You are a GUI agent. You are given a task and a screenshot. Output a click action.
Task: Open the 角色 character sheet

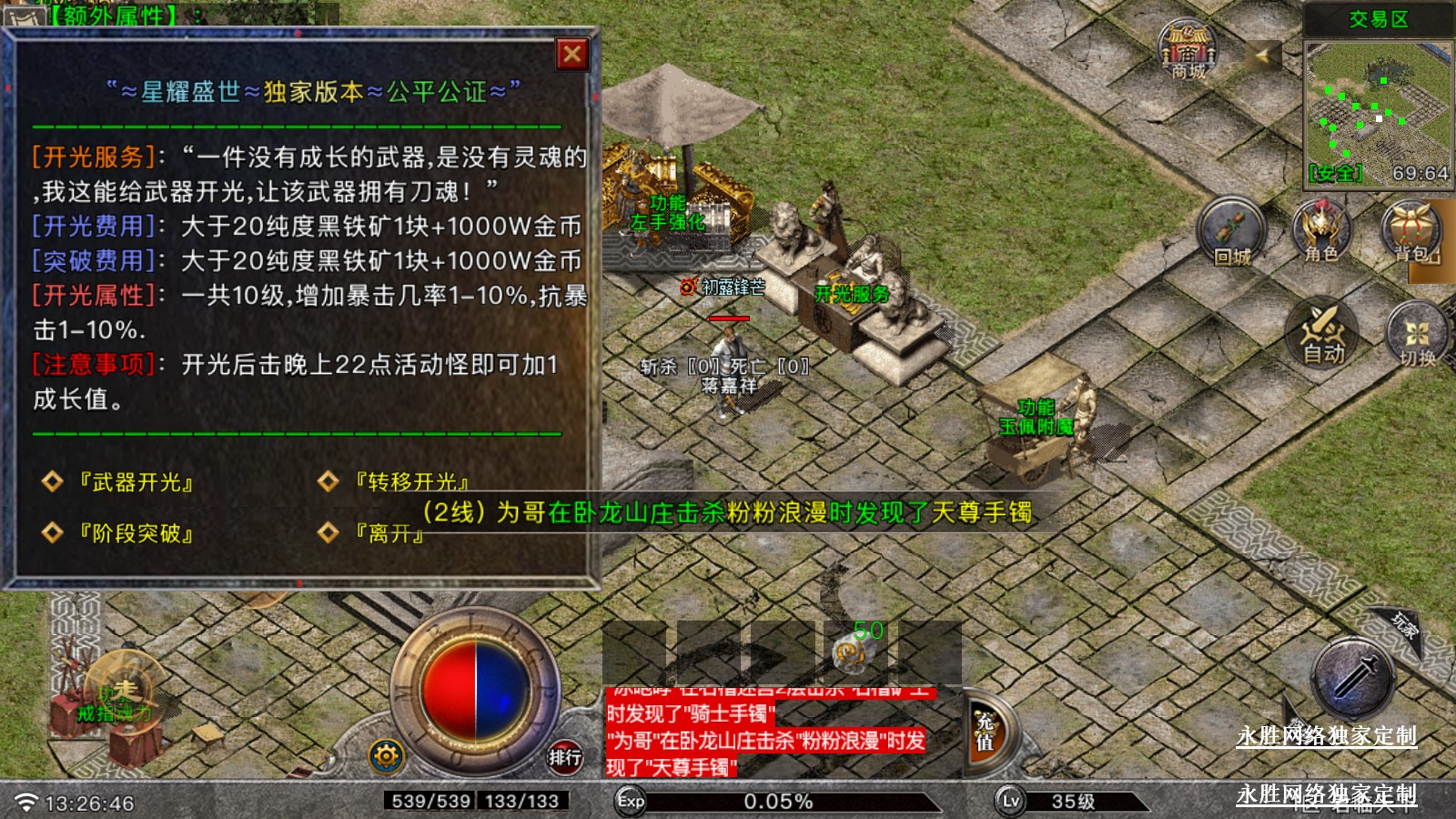[1322, 232]
